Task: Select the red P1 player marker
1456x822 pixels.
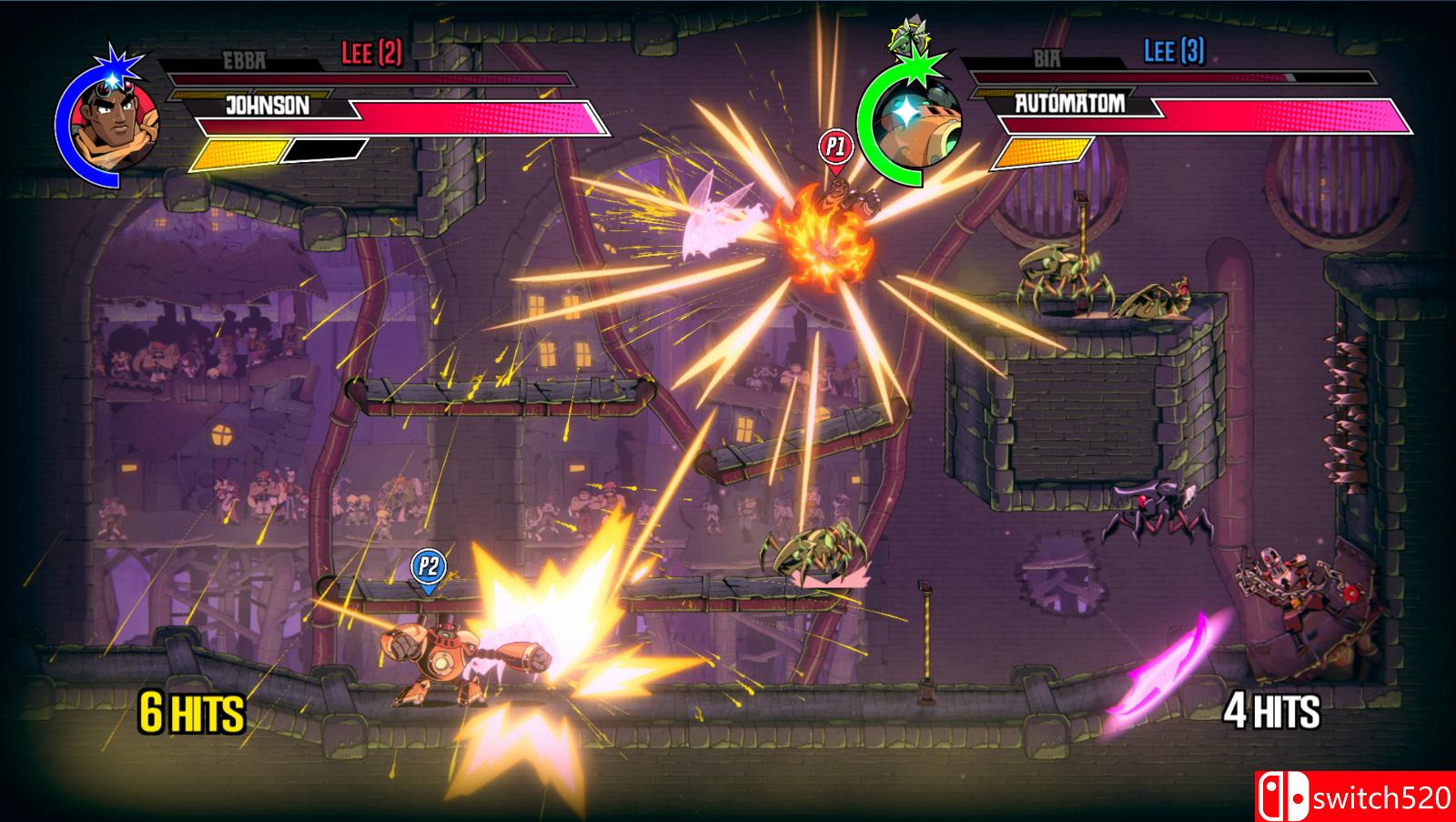Action: (834, 147)
